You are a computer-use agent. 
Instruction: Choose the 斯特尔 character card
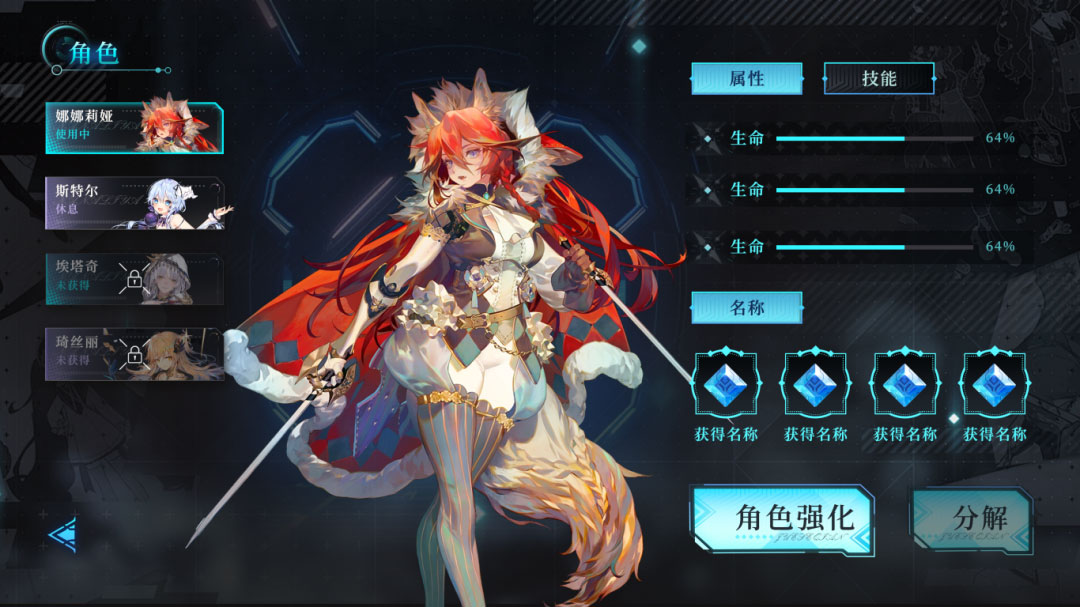coord(134,203)
